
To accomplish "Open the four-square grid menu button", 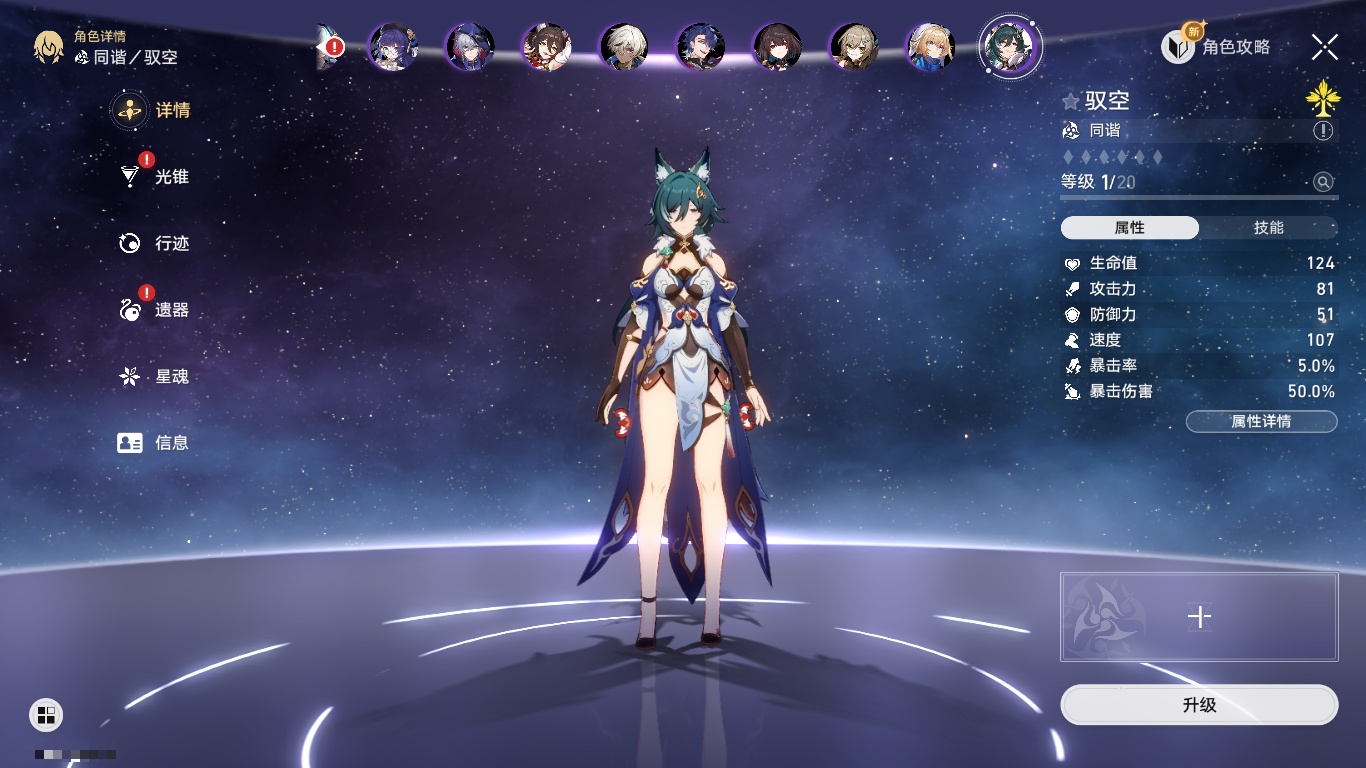I will [46, 714].
